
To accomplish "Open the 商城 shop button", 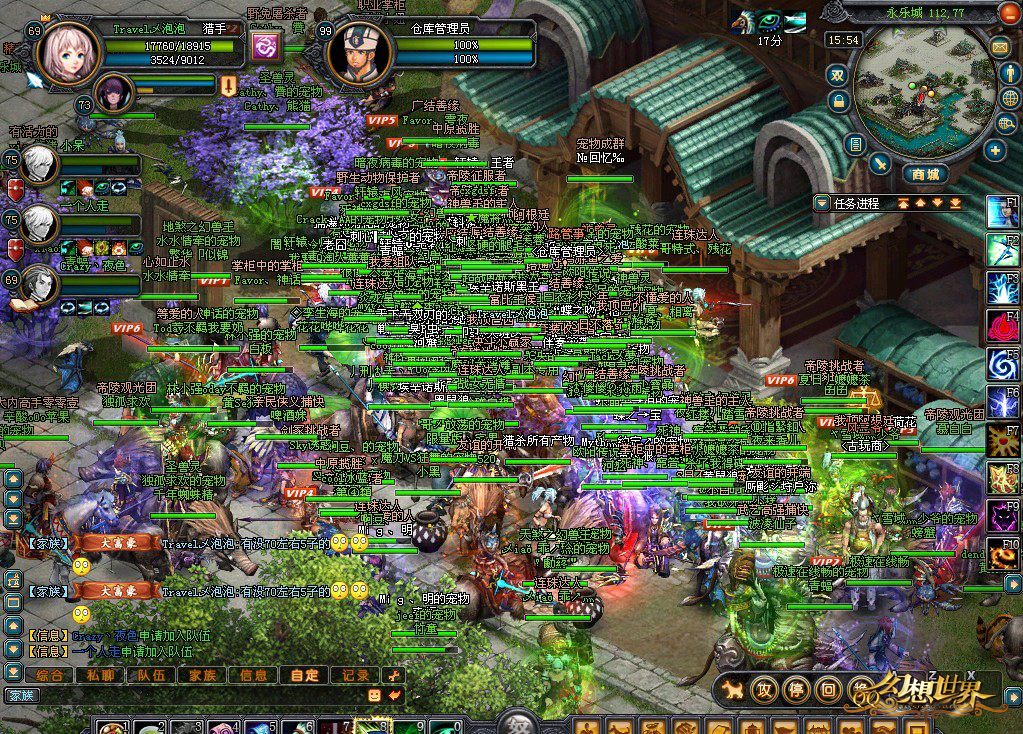I will 926,174.
